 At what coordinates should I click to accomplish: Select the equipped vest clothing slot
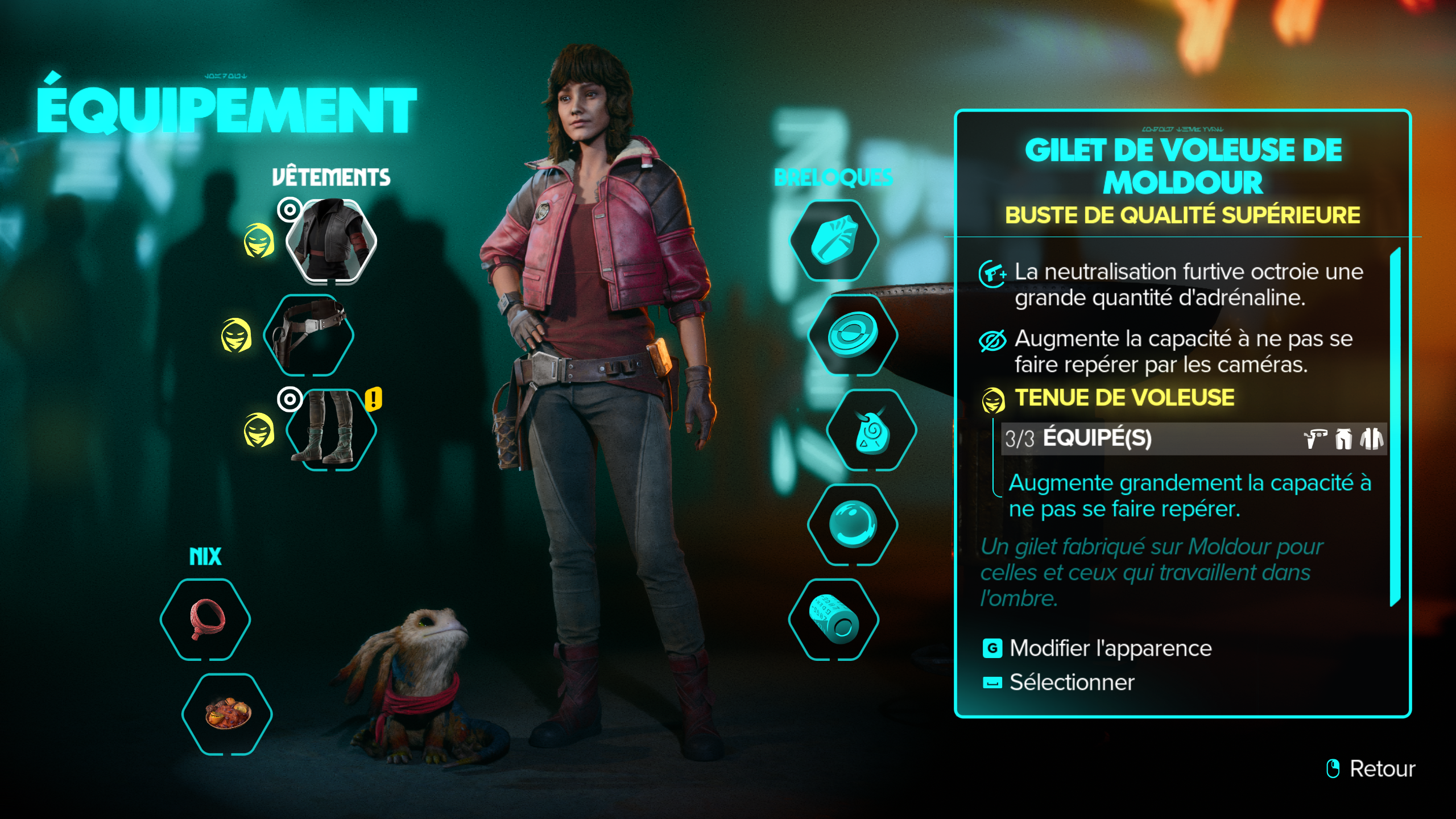330,241
